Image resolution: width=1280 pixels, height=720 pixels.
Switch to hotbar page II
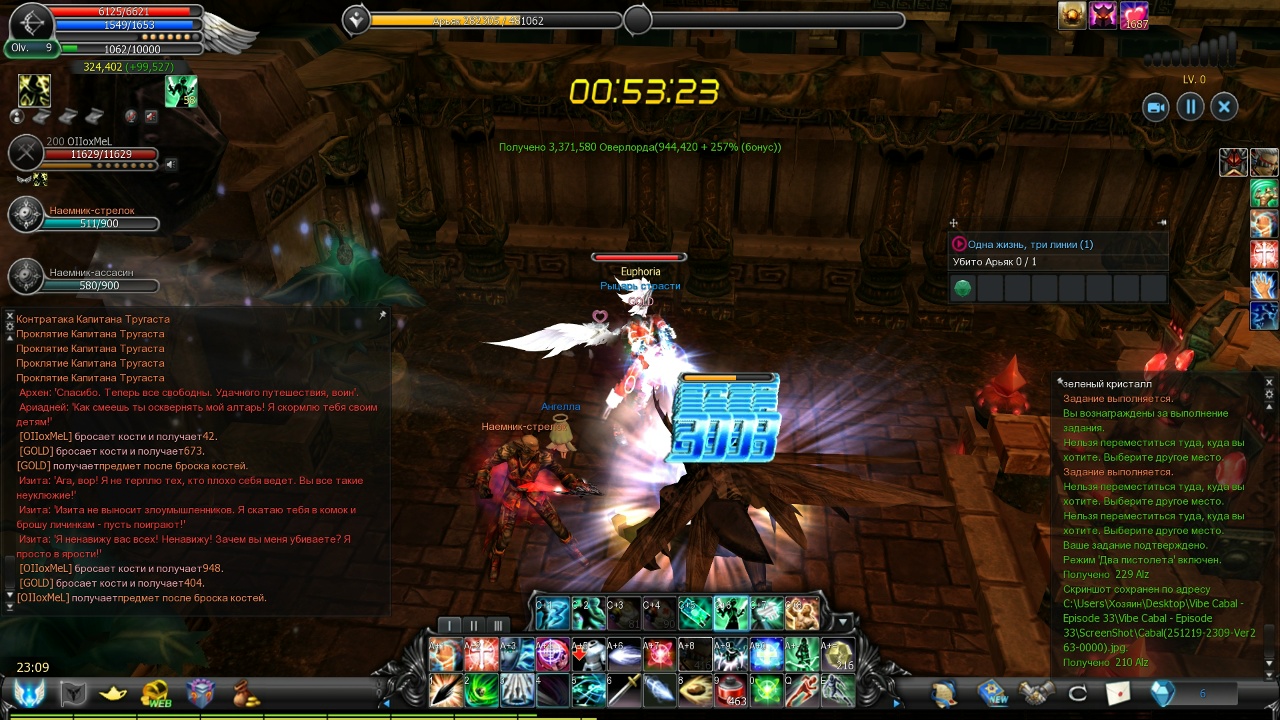click(474, 626)
